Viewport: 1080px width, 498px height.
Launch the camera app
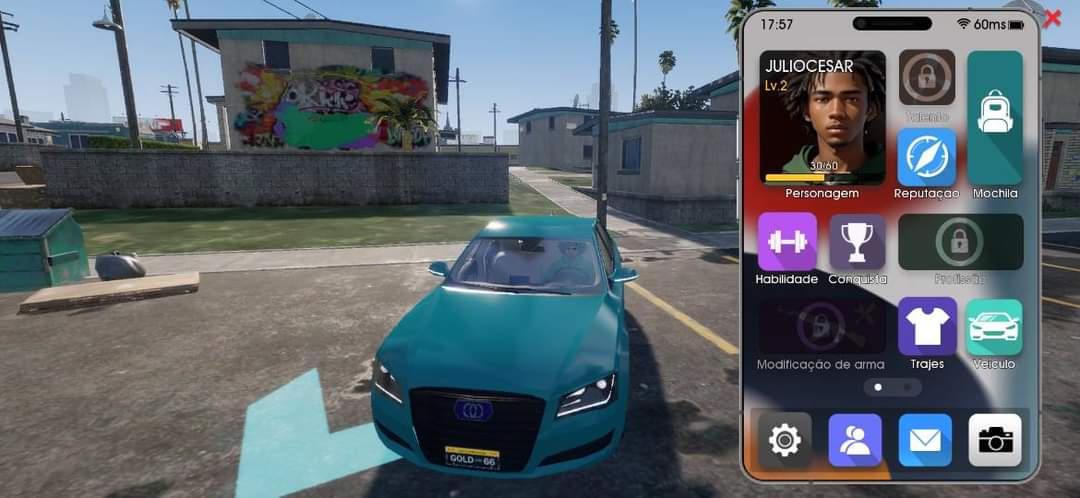[x=995, y=440]
